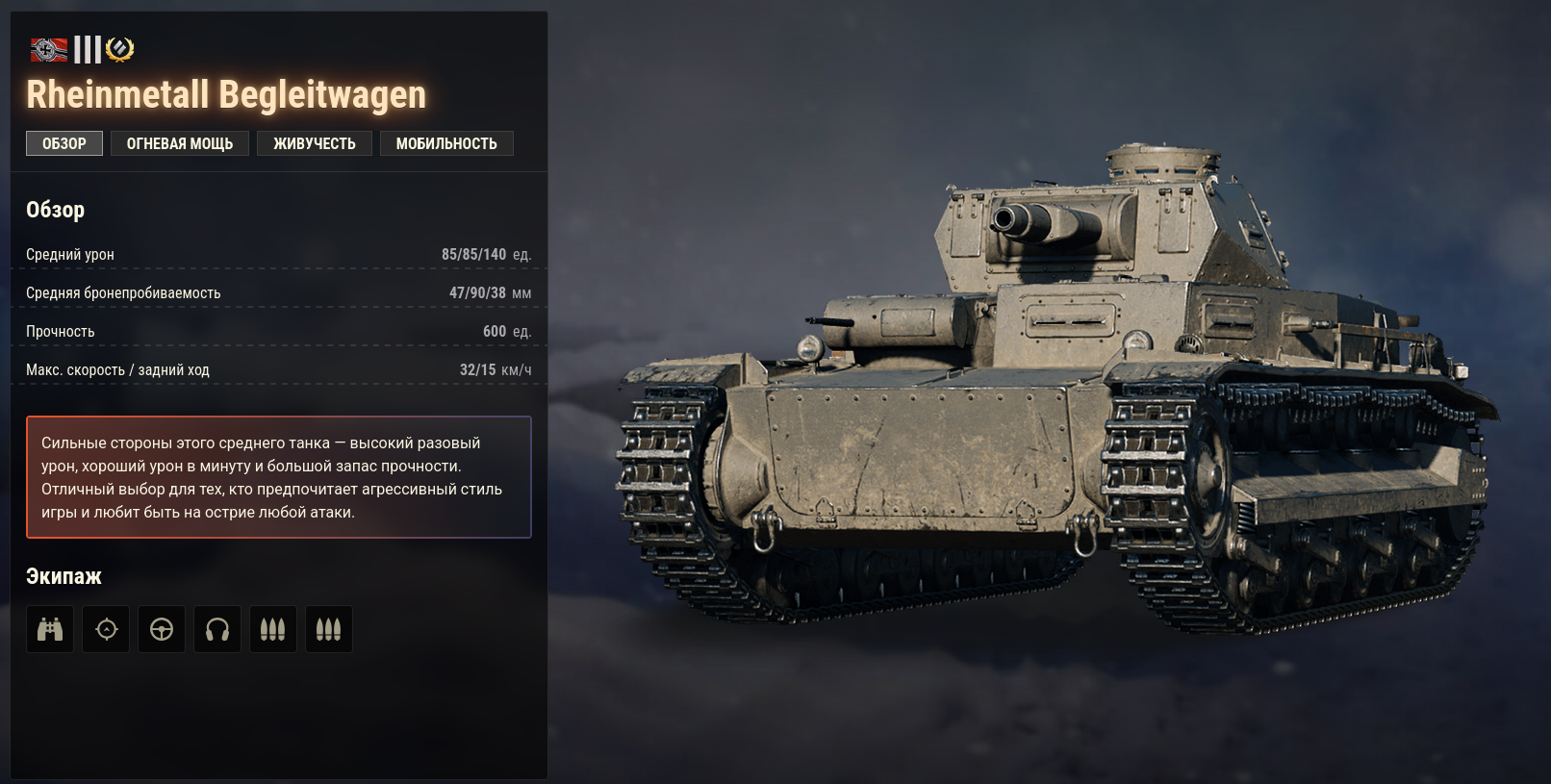
Task: Click the second Loader shells icon
Action: coord(328,628)
